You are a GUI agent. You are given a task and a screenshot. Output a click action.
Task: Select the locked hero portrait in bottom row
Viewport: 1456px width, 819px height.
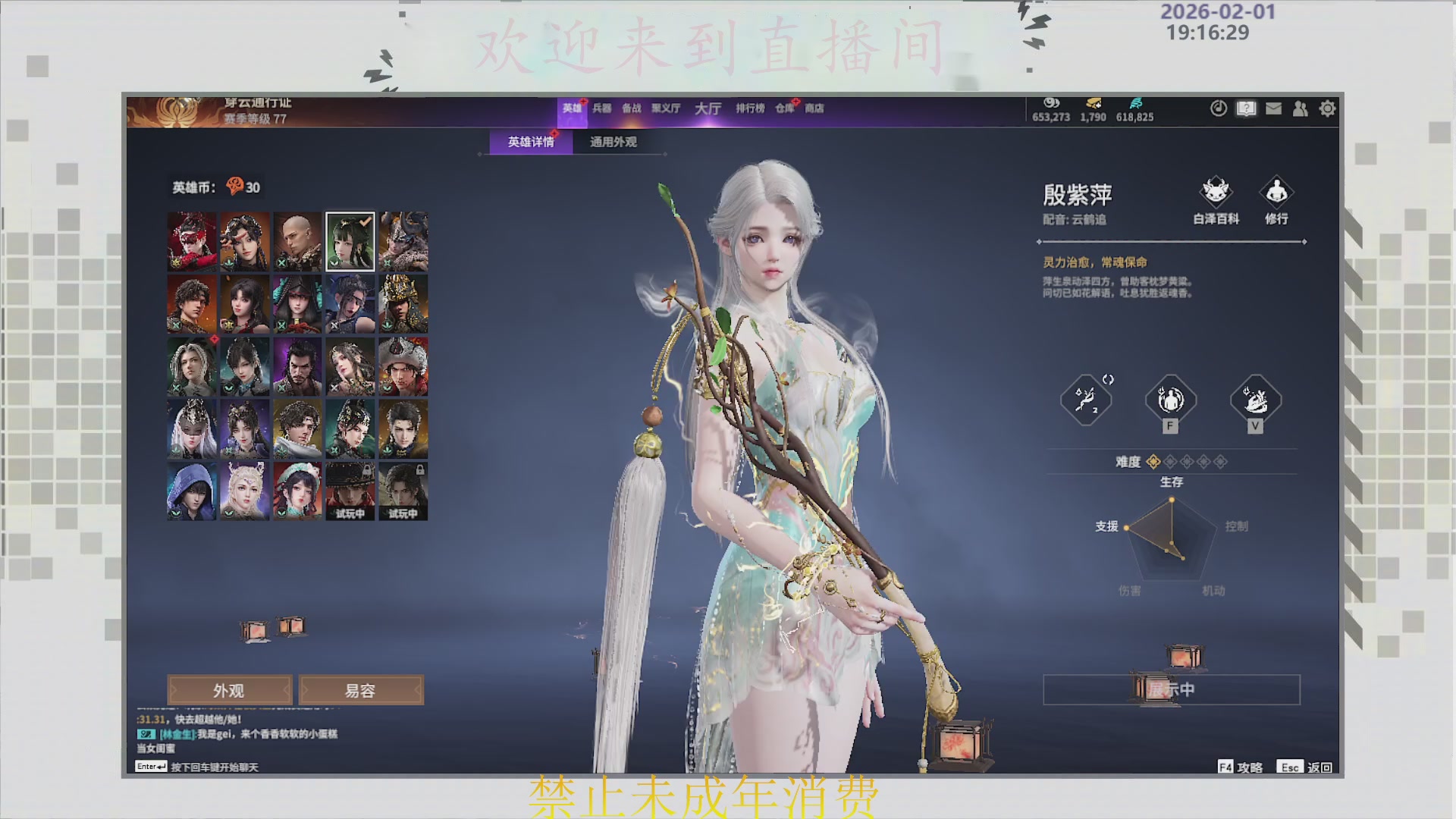tap(403, 491)
